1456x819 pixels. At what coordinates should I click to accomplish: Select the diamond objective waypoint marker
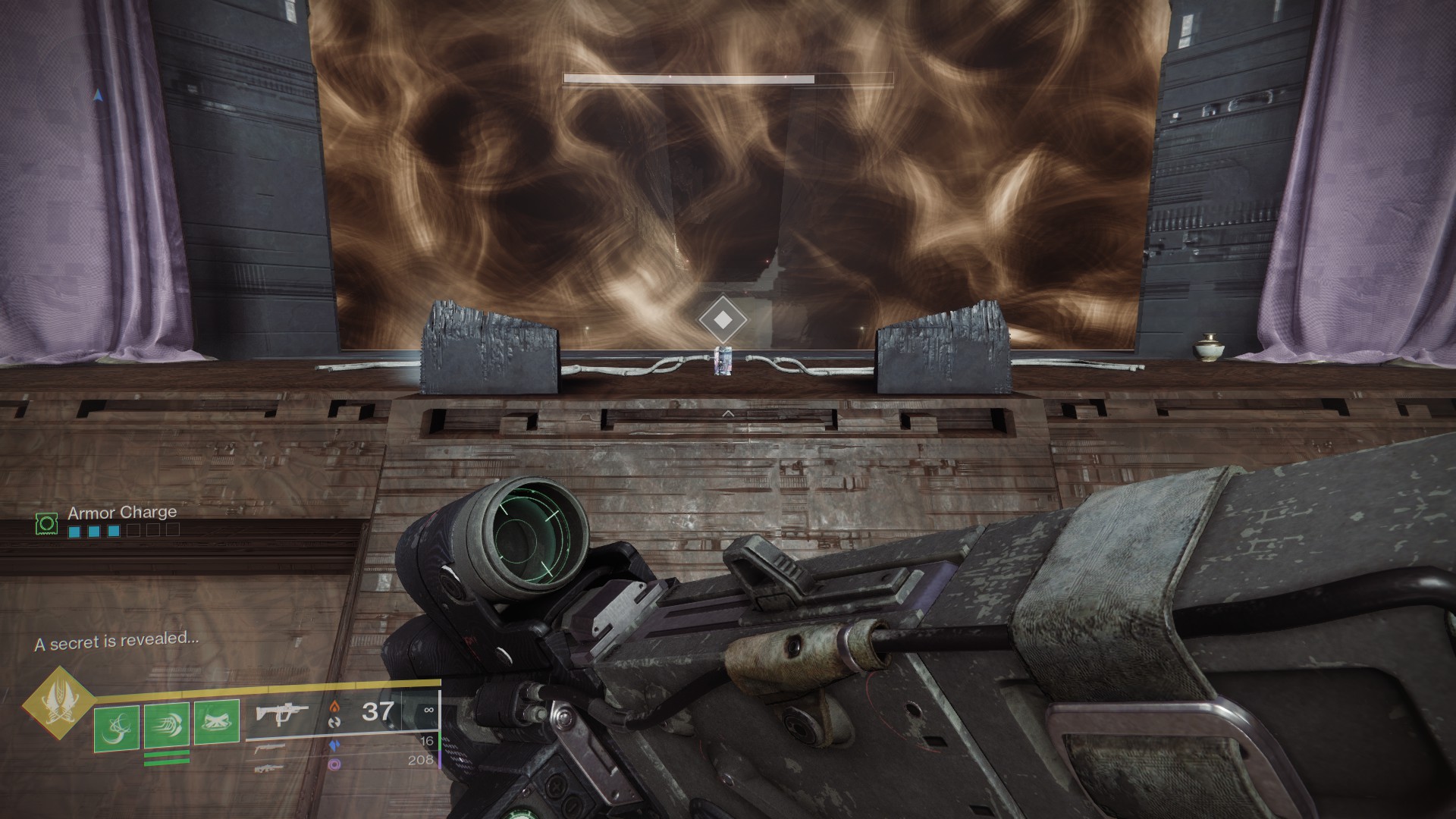[x=723, y=320]
